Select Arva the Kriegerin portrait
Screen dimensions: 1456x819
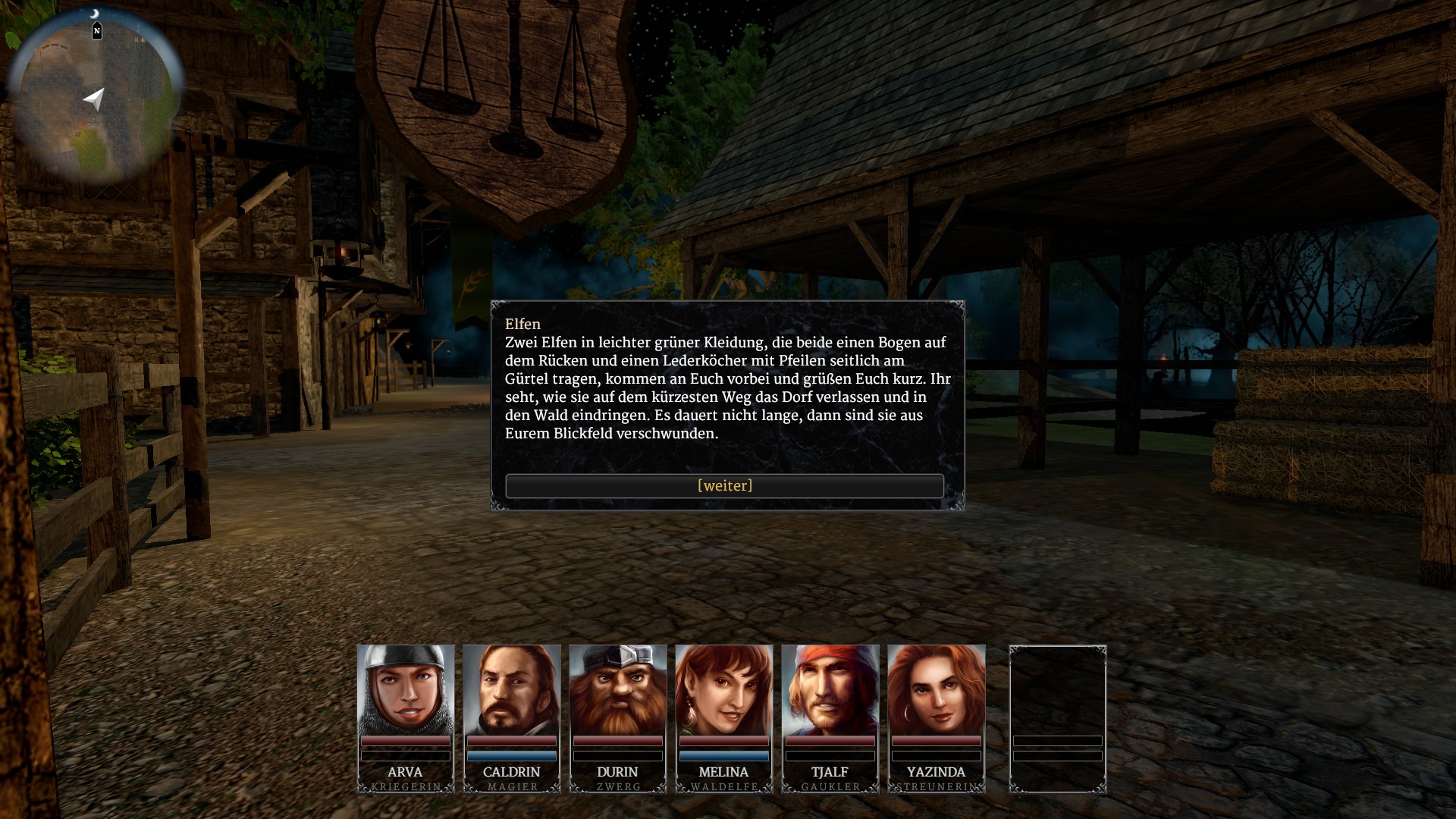click(x=406, y=690)
